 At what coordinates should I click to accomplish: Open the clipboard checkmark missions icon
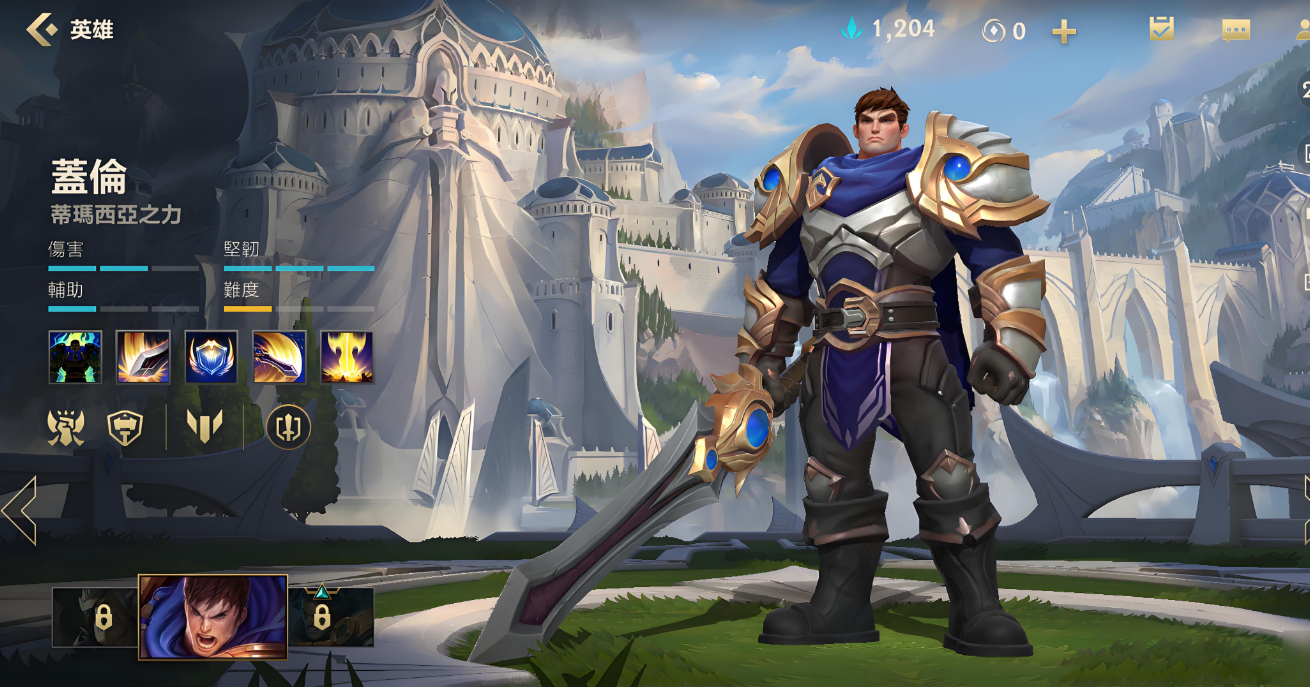click(1161, 30)
